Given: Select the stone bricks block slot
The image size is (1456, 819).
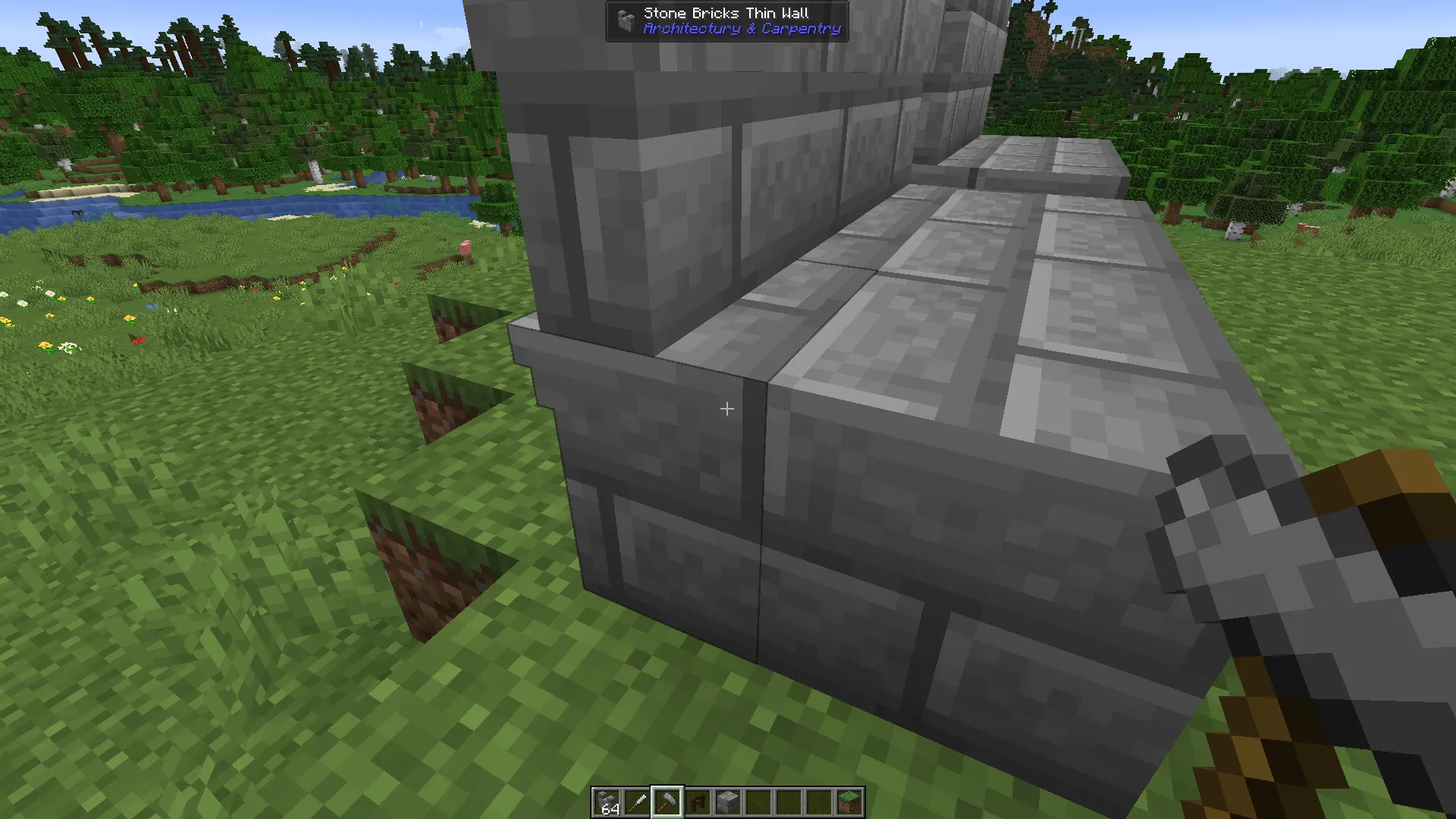Looking at the screenshot, I should tap(726, 802).
